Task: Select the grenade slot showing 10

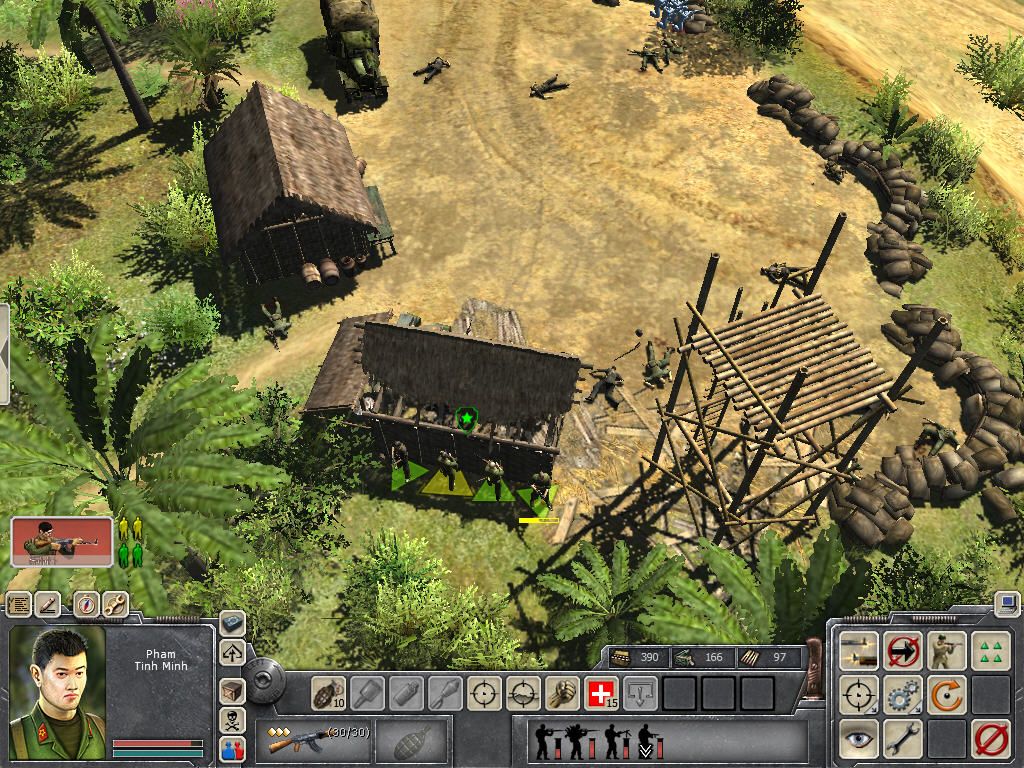Action: click(x=329, y=693)
